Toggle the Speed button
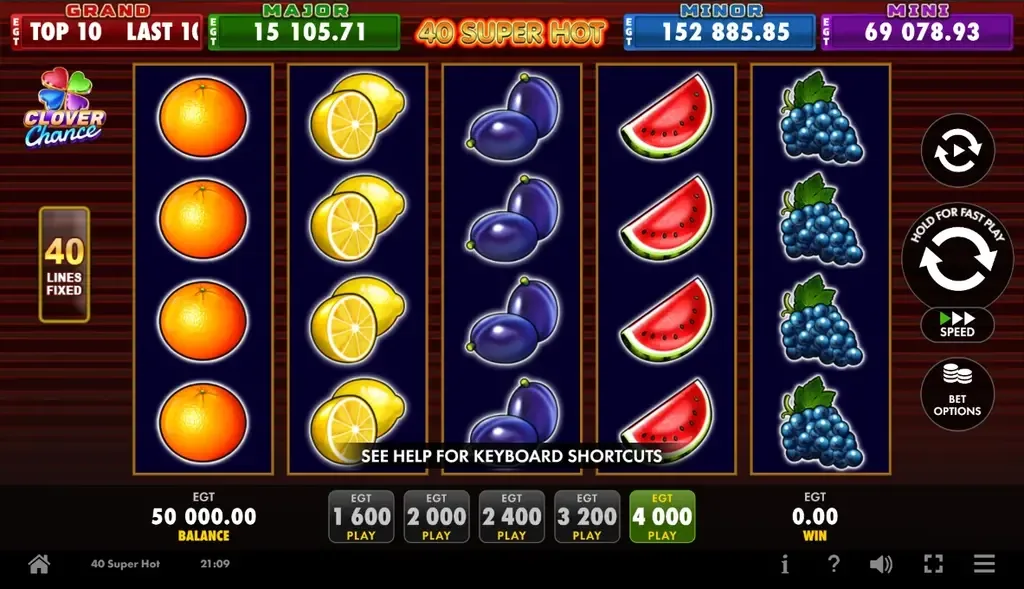Screen dimensions: 1024x589 [957, 324]
